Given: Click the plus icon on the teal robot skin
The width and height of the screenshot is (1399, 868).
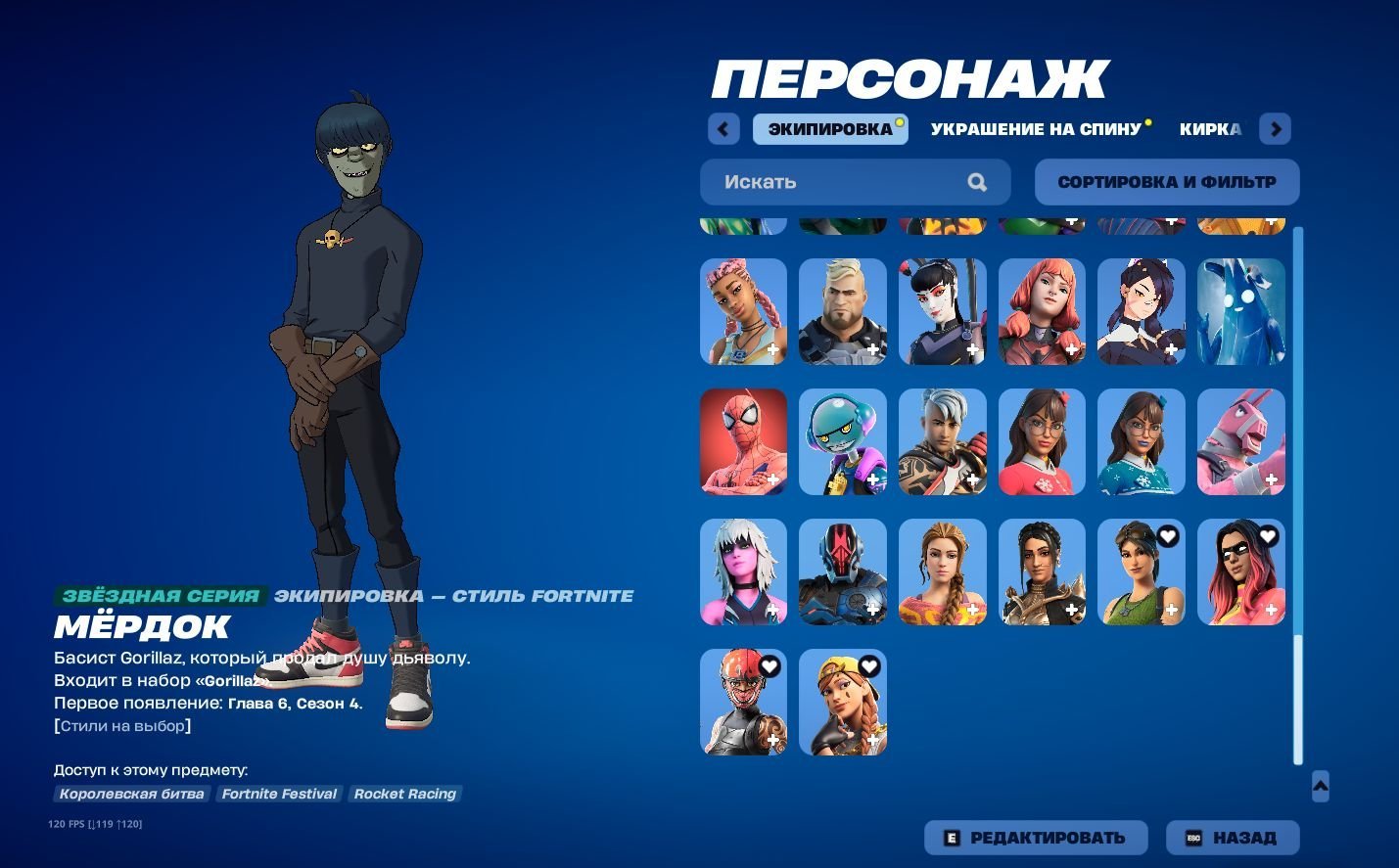Looking at the screenshot, I should [873, 480].
